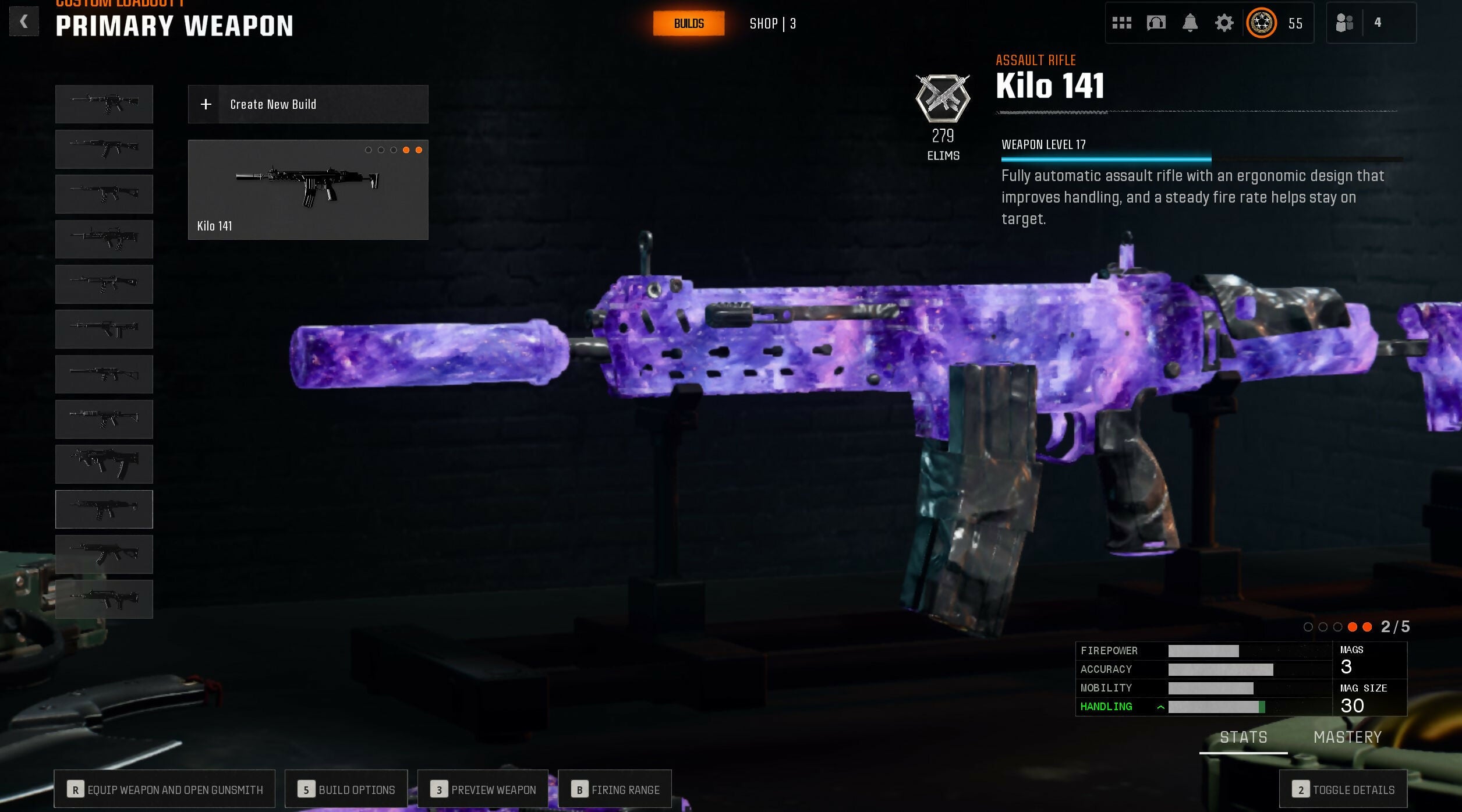Open Build Options
The image size is (1462, 812).
[346, 789]
